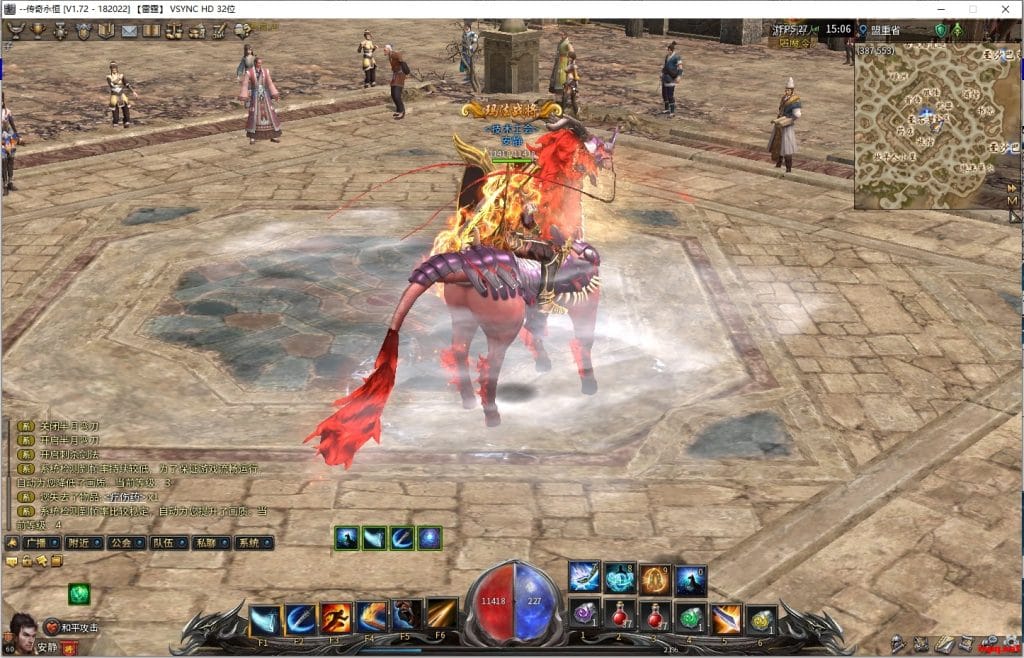Use the green scroll in slot 4
Screen dimensions: 1024x658
689,618
